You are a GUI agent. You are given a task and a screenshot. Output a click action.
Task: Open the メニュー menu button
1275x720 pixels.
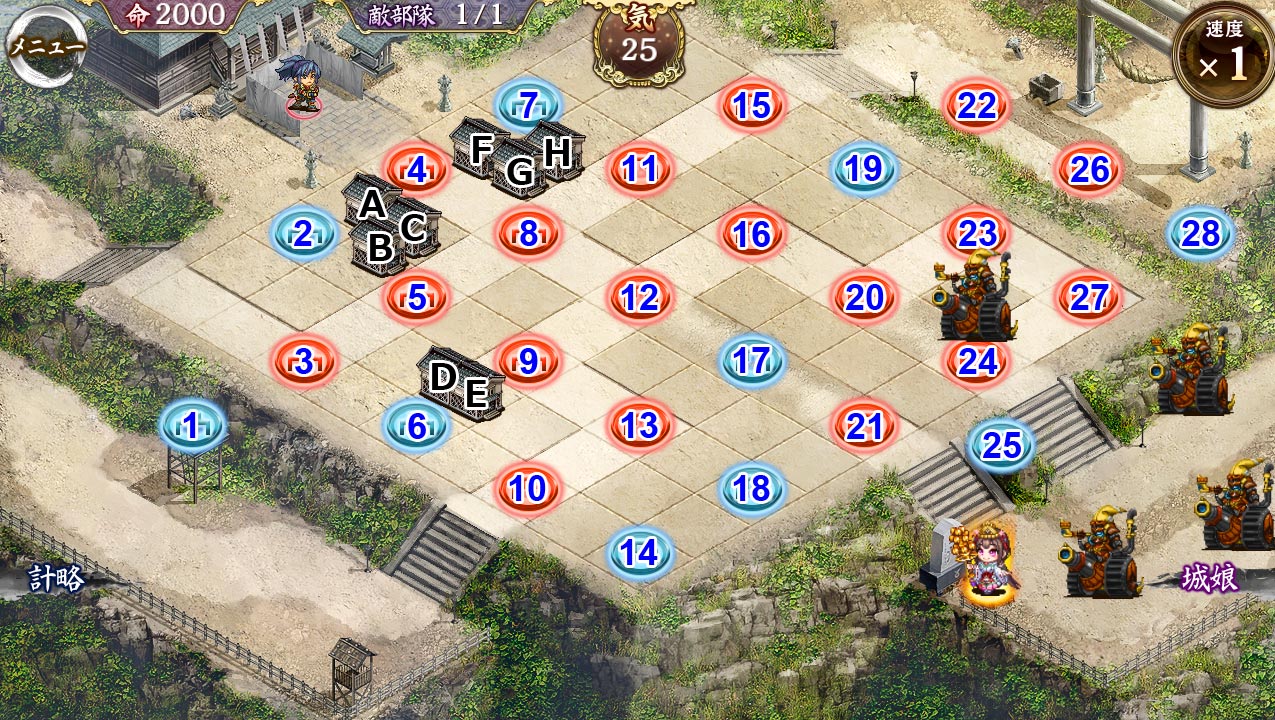click(x=45, y=47)
